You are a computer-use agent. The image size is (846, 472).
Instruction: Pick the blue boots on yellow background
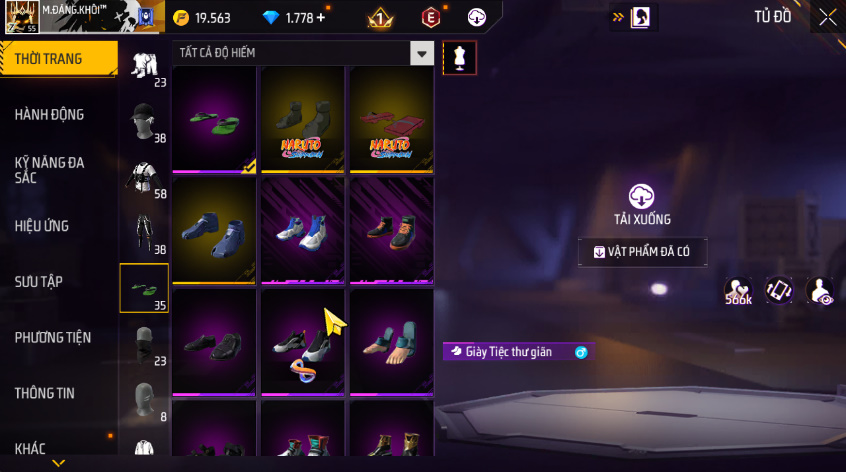(x=216, y=231)
